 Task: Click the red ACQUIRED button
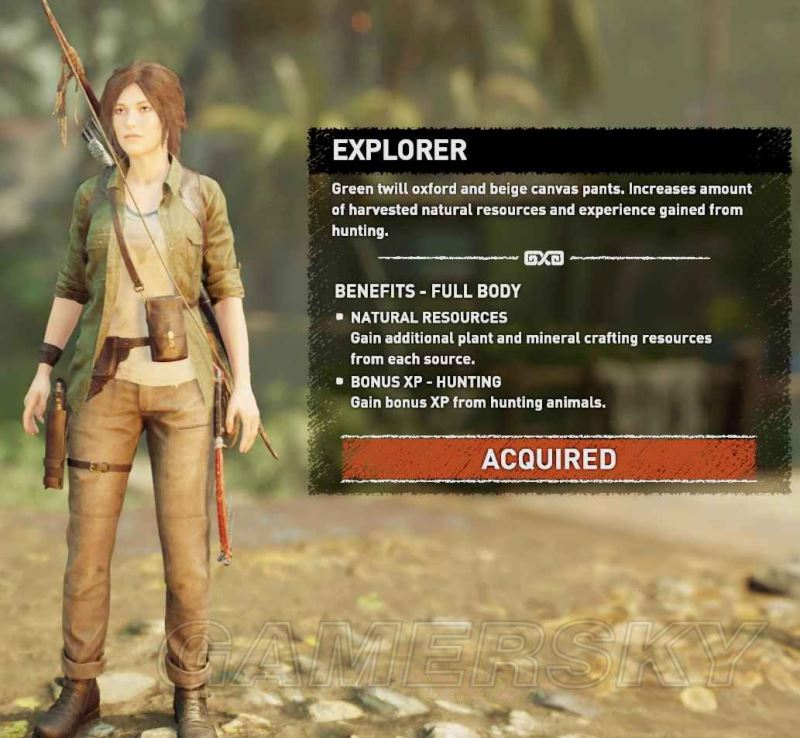pos(548,459)
